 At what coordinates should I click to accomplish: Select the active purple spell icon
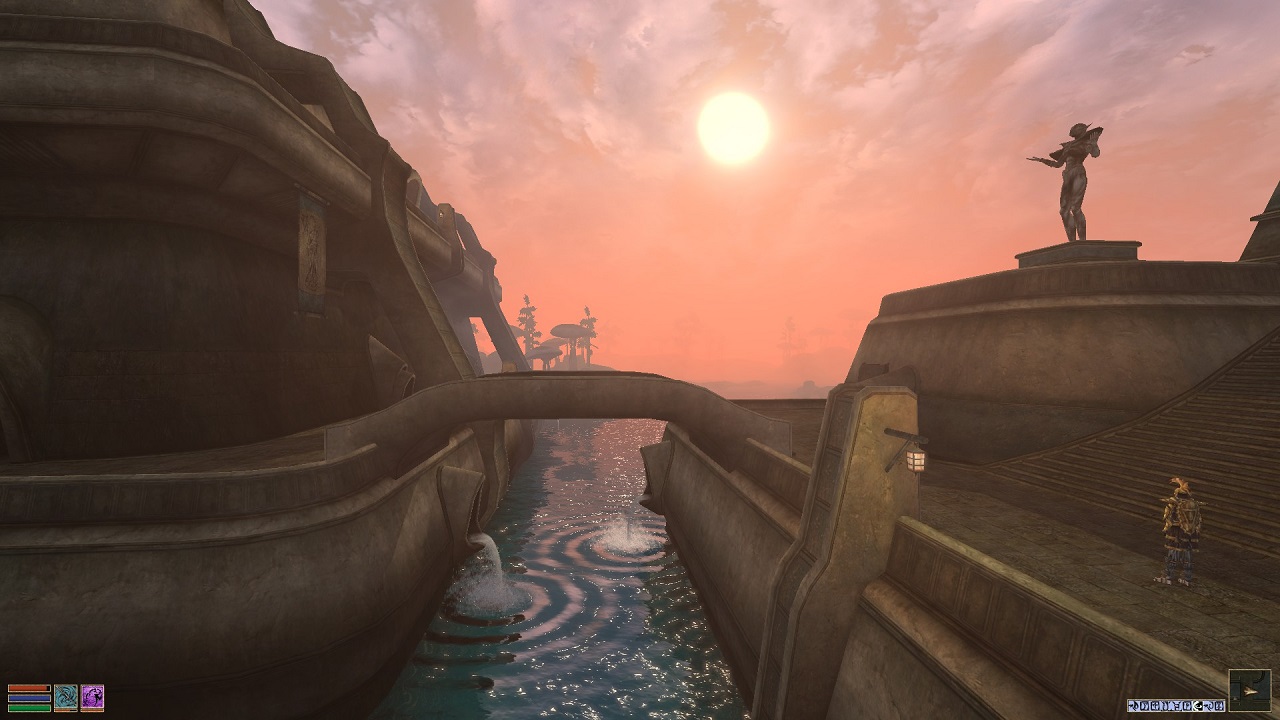(x=92, y=695)
